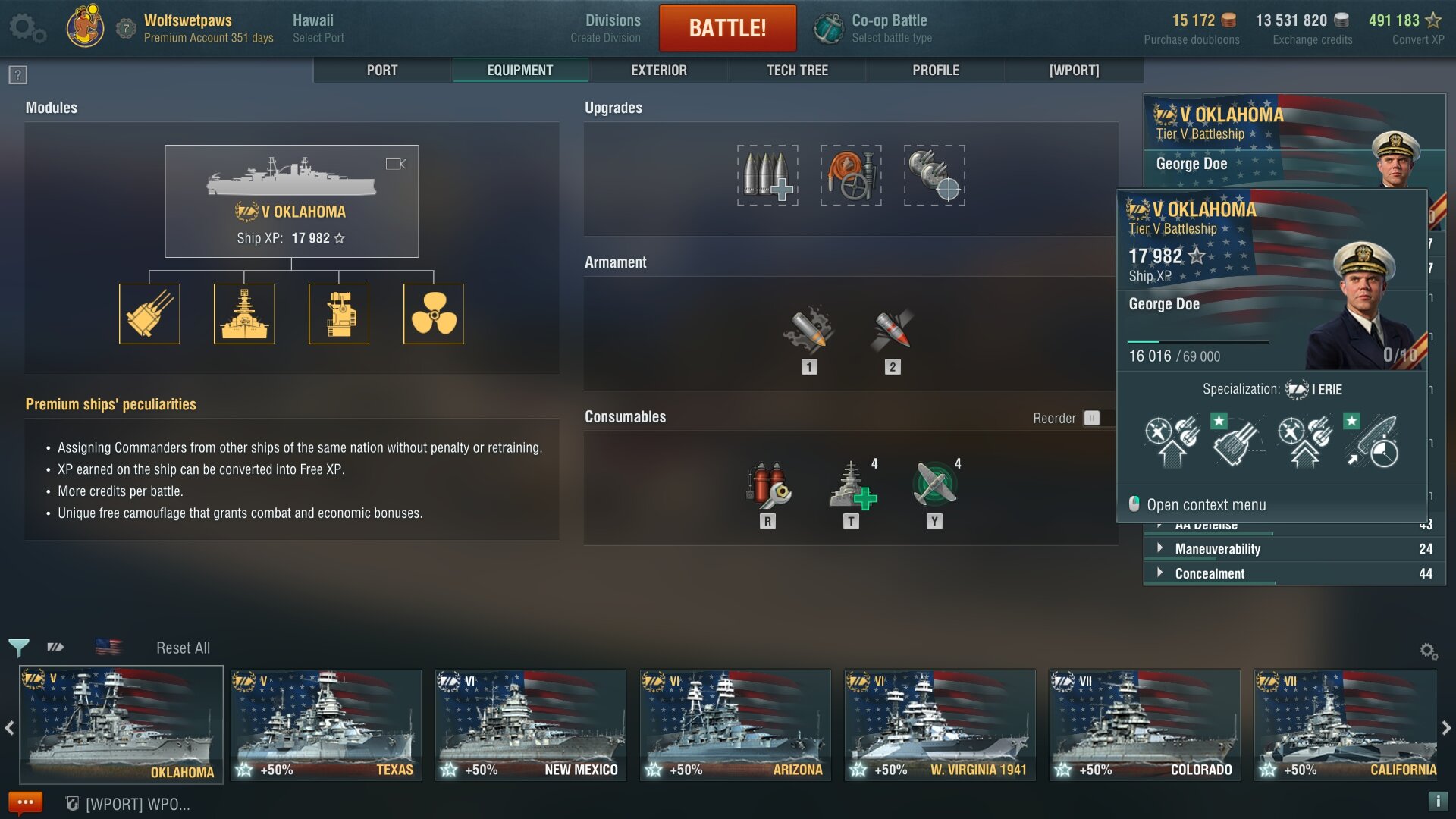Screen dimensions: 1456x819
Task: Reset All carousel filters
Action: [183, 648]
